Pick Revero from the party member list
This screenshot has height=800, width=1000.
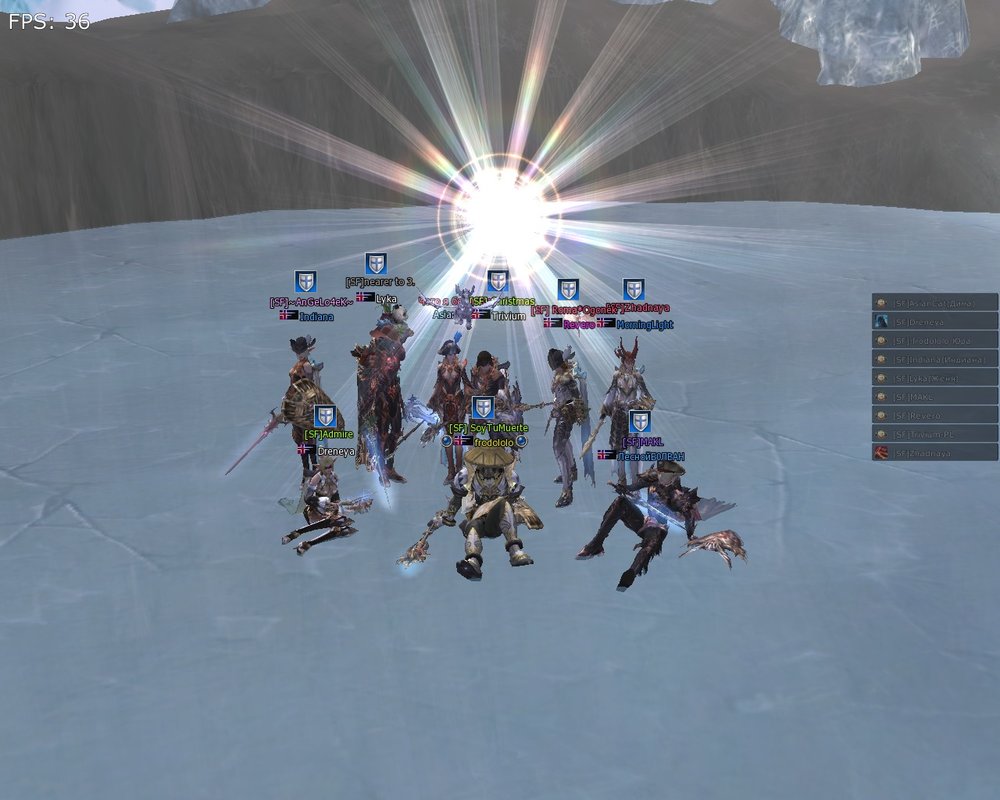(x=935, y=415)
